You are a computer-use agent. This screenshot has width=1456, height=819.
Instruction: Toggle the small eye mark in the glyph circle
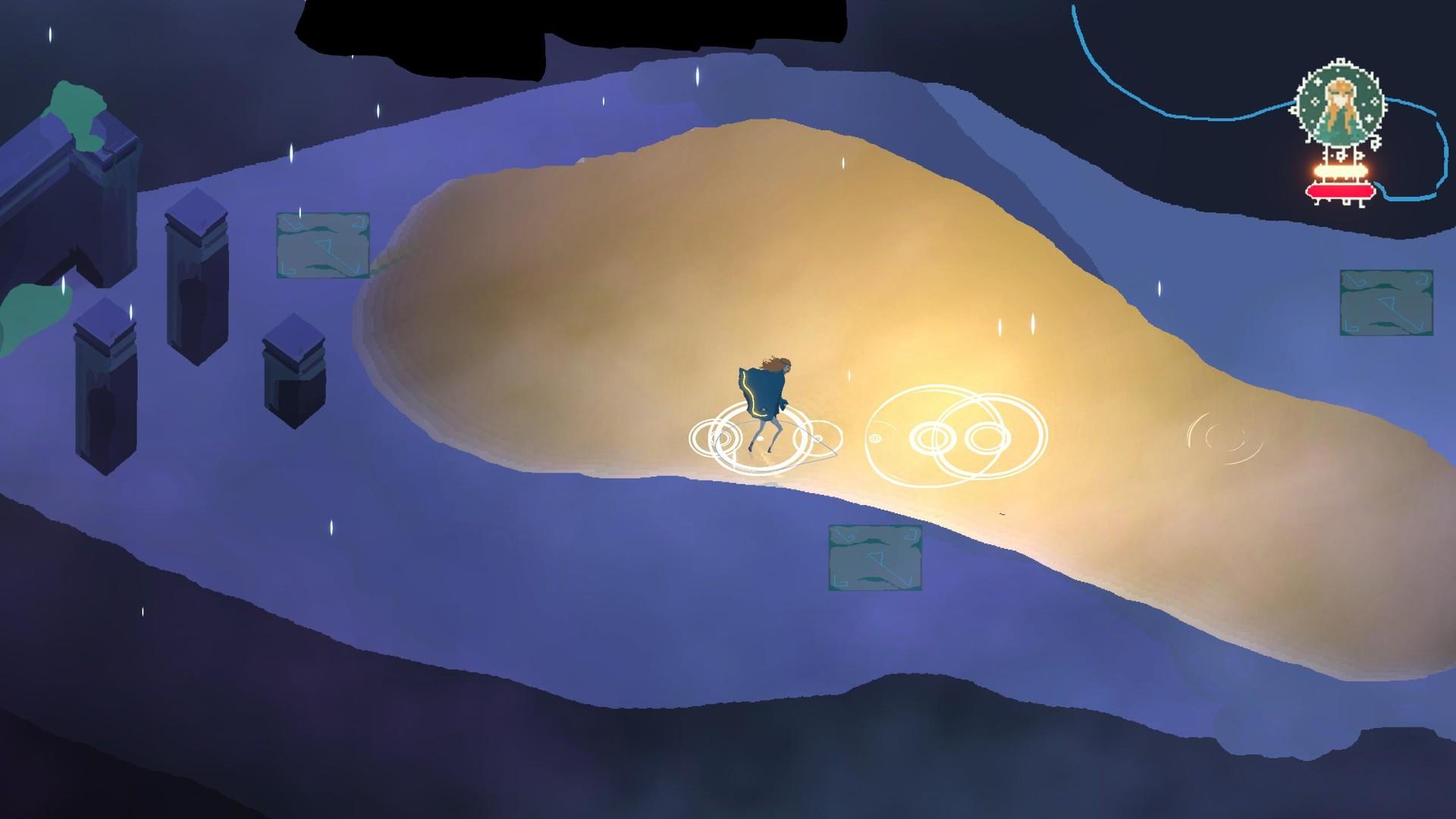876,438
